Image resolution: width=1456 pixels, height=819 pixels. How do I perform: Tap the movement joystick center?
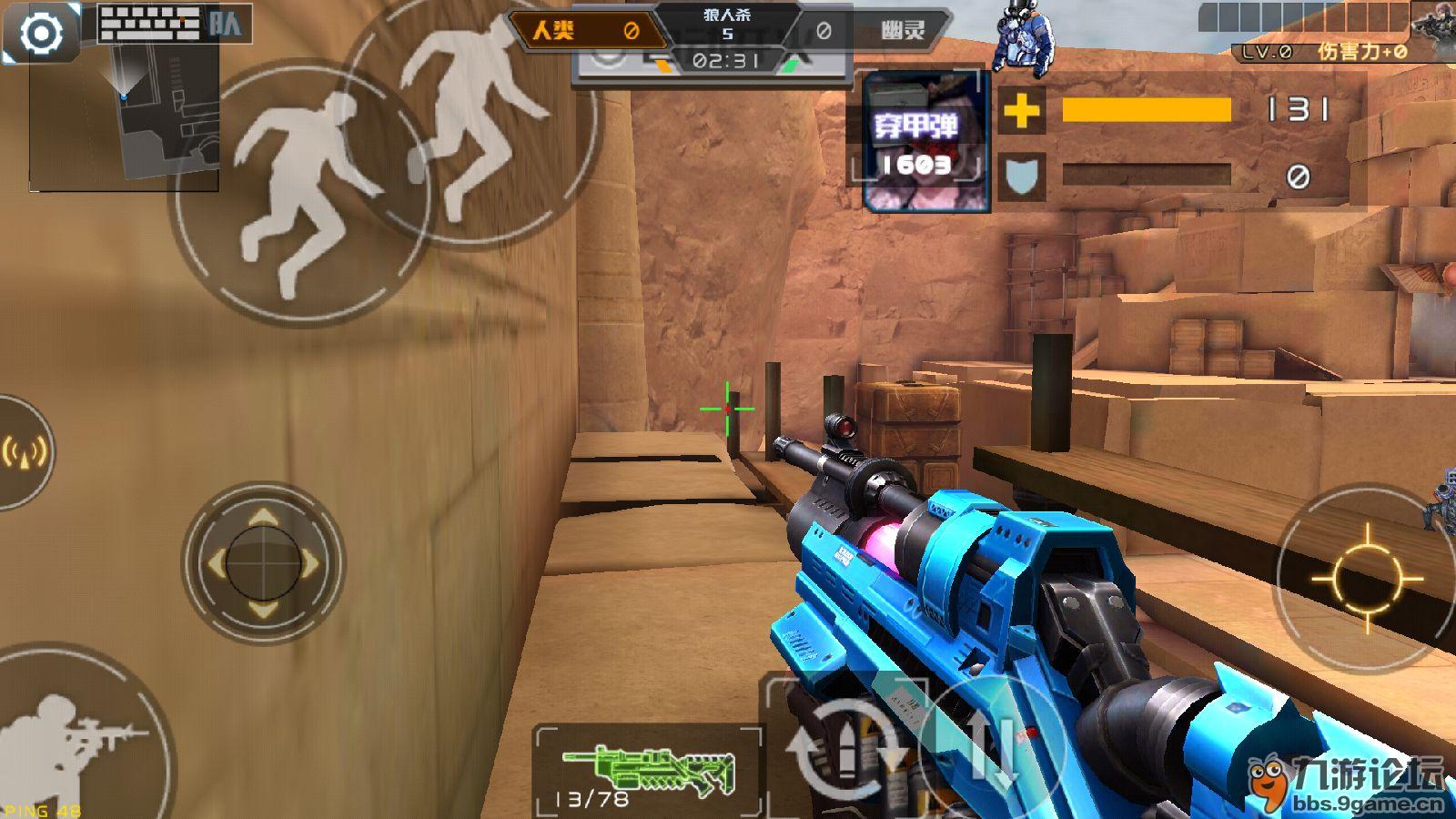[263, 563]
